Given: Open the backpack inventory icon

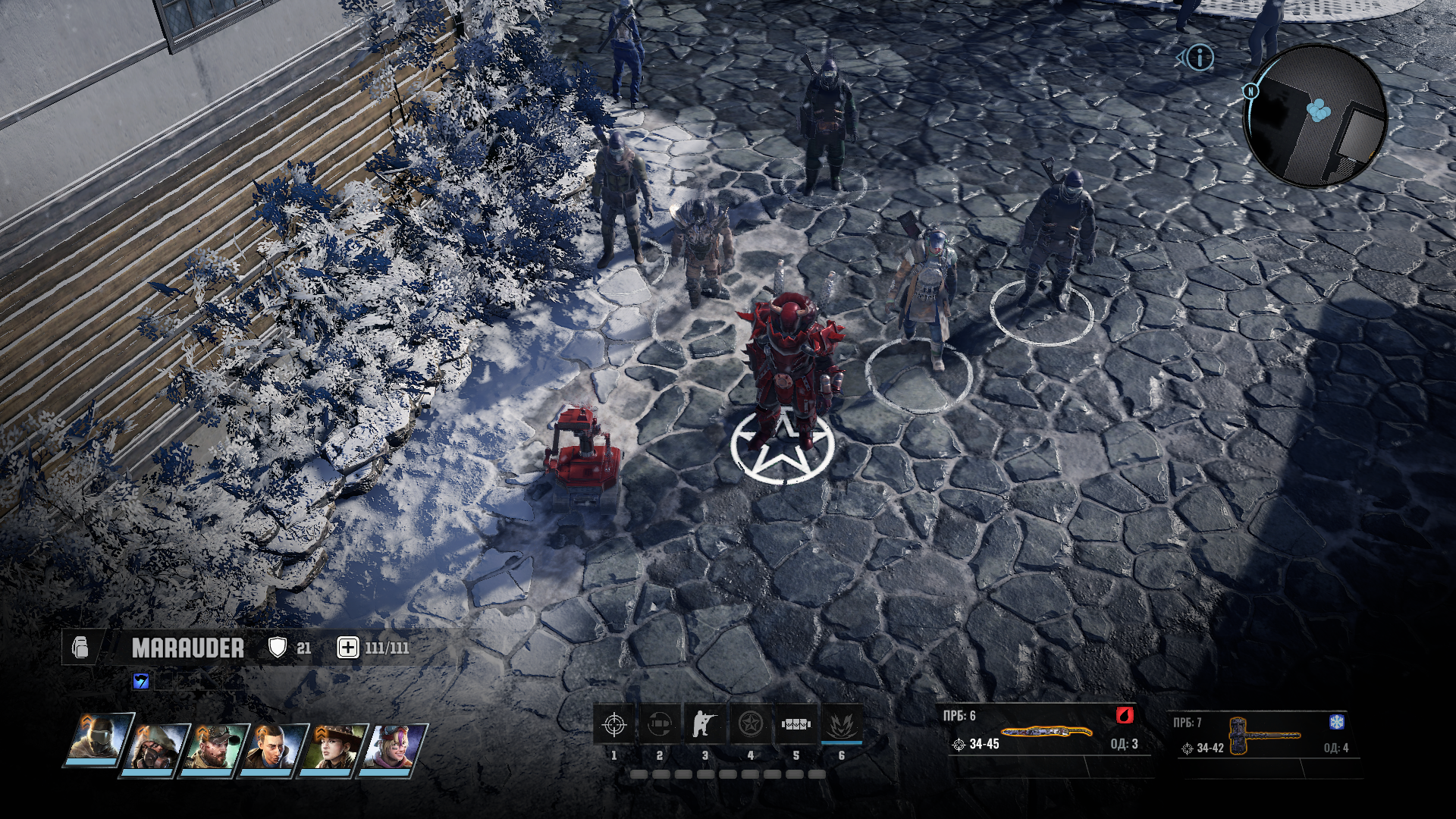Looking at the screenshot, I should point(80,648).
